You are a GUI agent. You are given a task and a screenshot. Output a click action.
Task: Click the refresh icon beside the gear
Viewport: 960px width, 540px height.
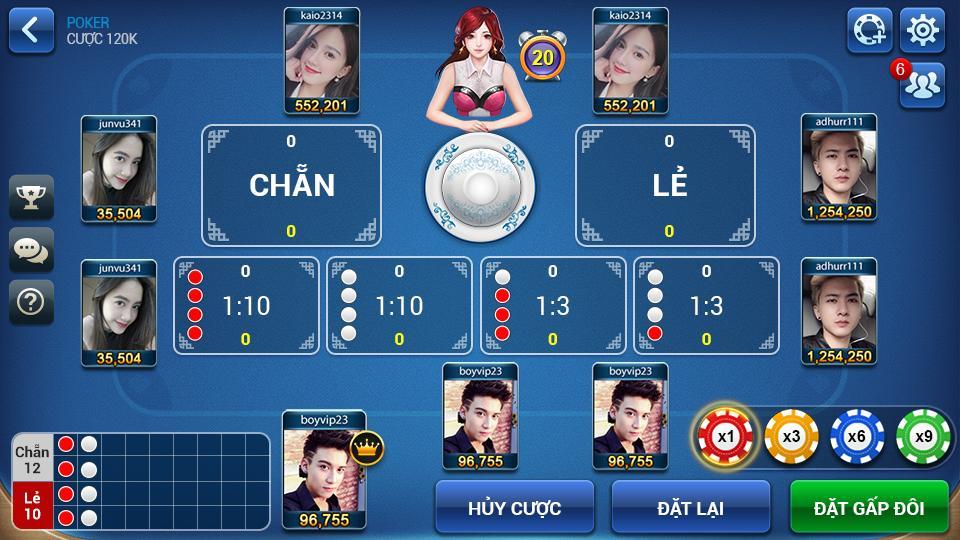(870, 30)
